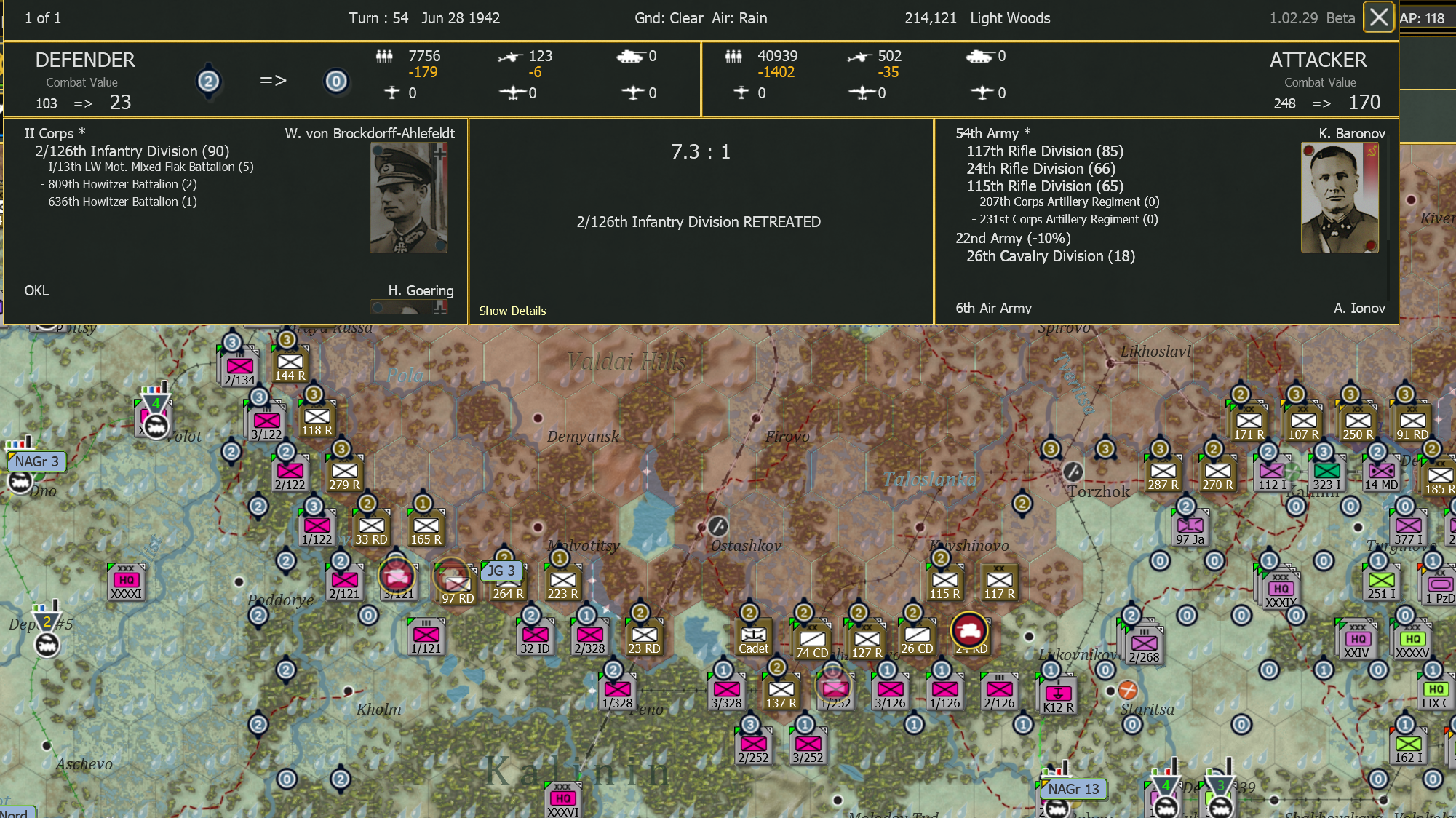Select the Cadet division counter
Screen dimensions: 1456x818
753,637
